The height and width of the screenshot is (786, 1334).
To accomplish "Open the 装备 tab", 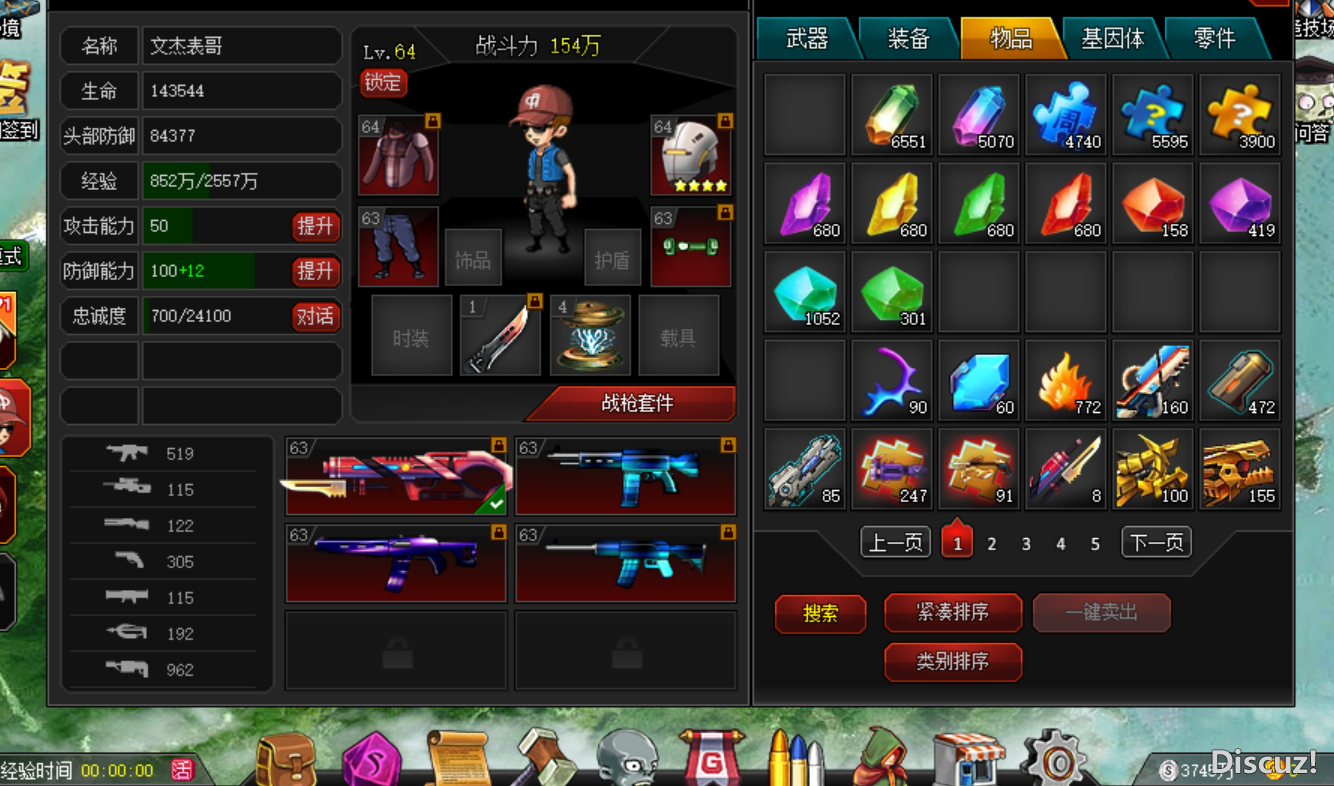I will click(x=908, y=39).
